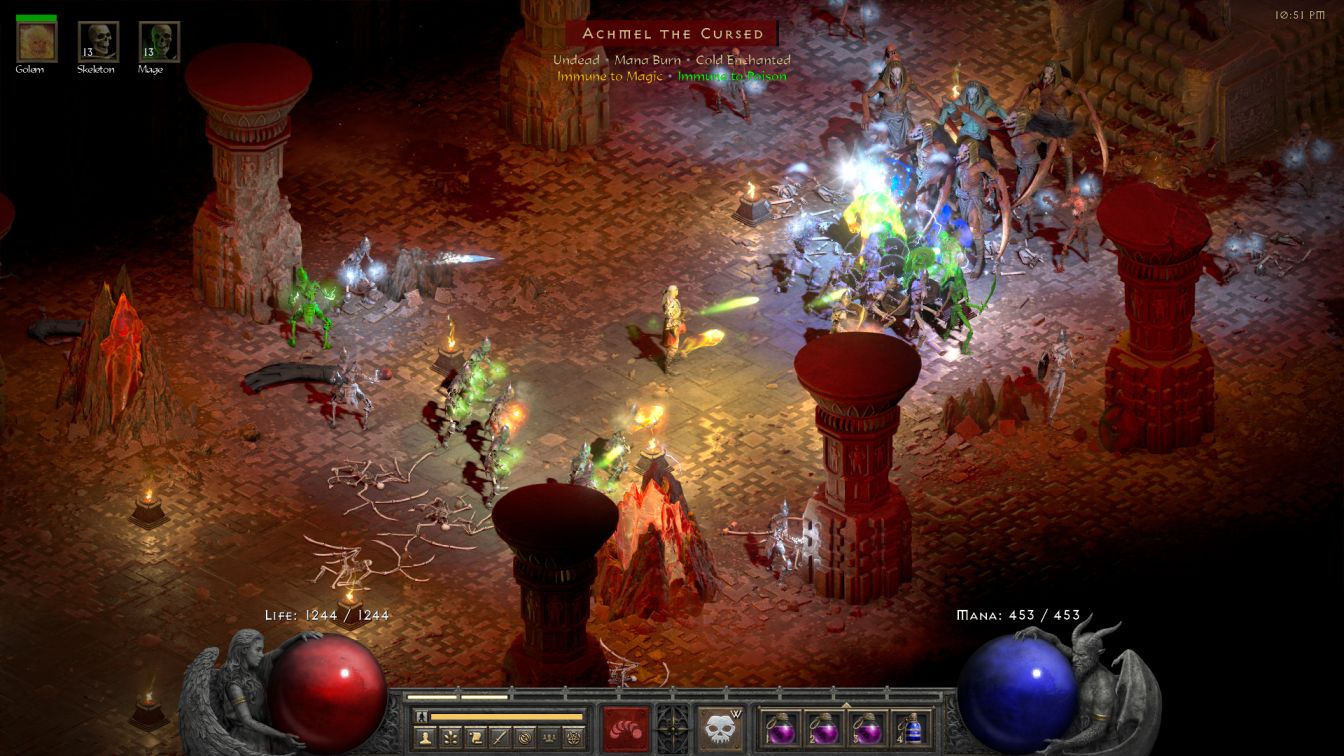
Task: Open the character screen button
Action: click(426, 738)
